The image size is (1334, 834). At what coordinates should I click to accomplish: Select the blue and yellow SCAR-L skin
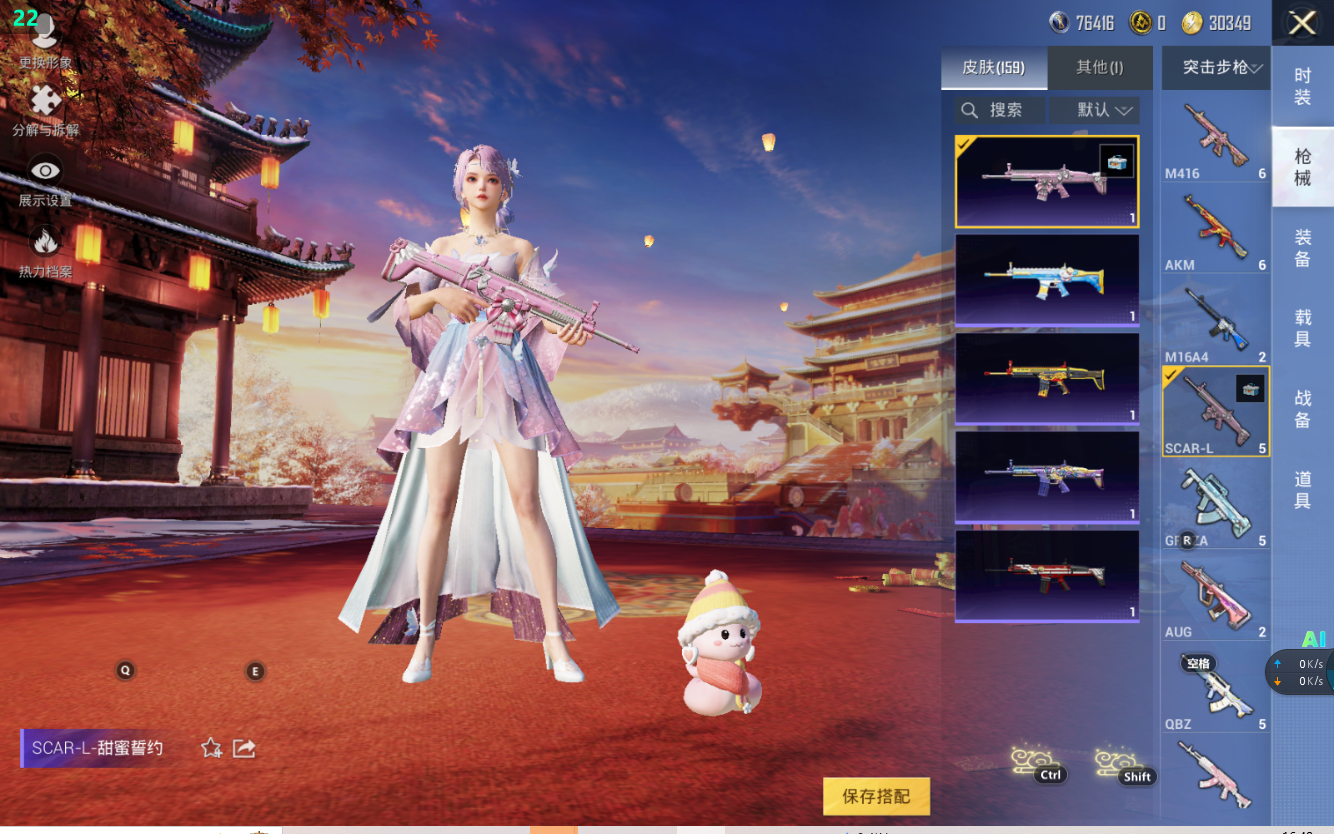tap(1046, 279)
